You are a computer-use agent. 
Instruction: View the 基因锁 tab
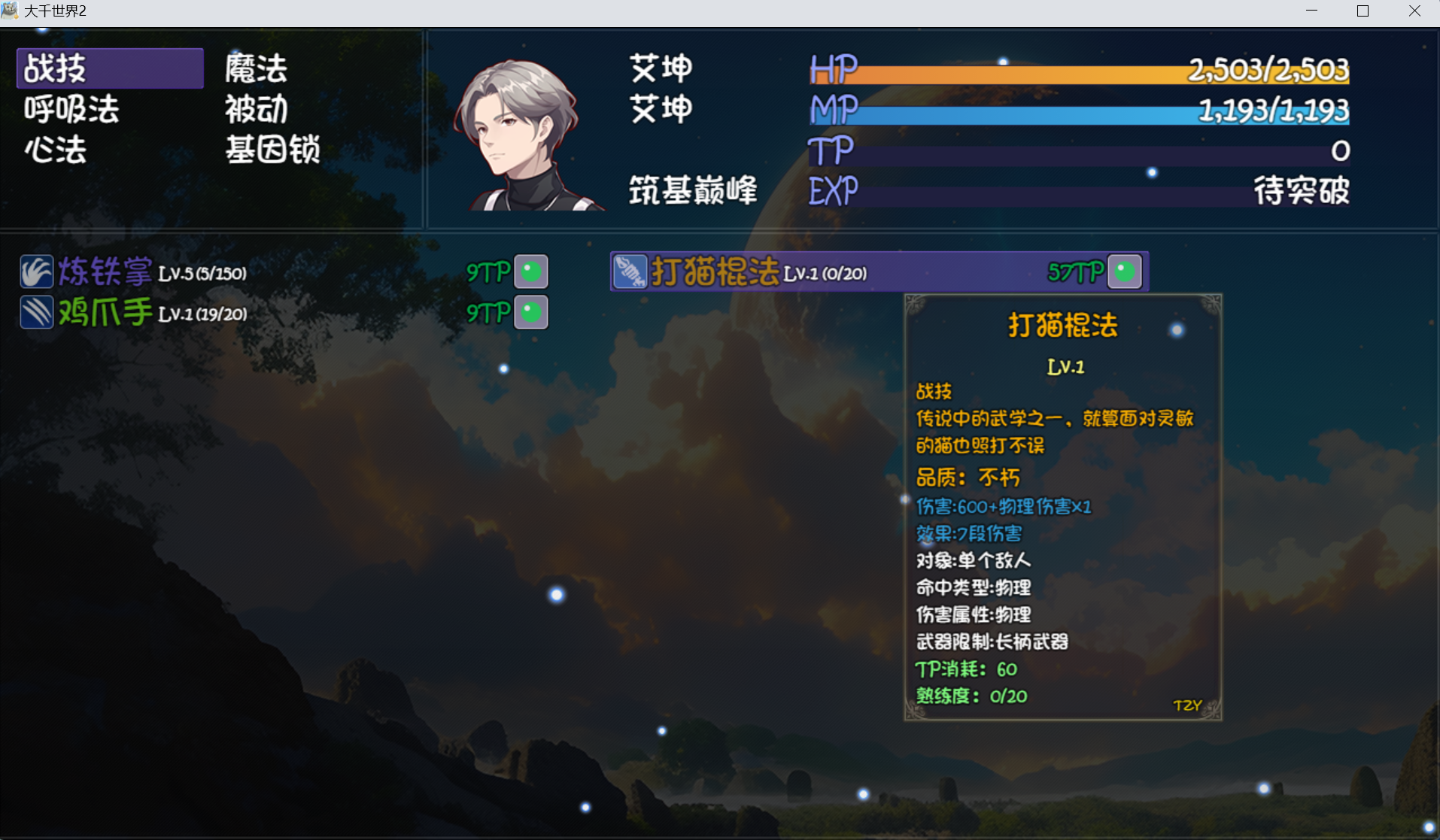pyautogui.click(x=272, y=150)
